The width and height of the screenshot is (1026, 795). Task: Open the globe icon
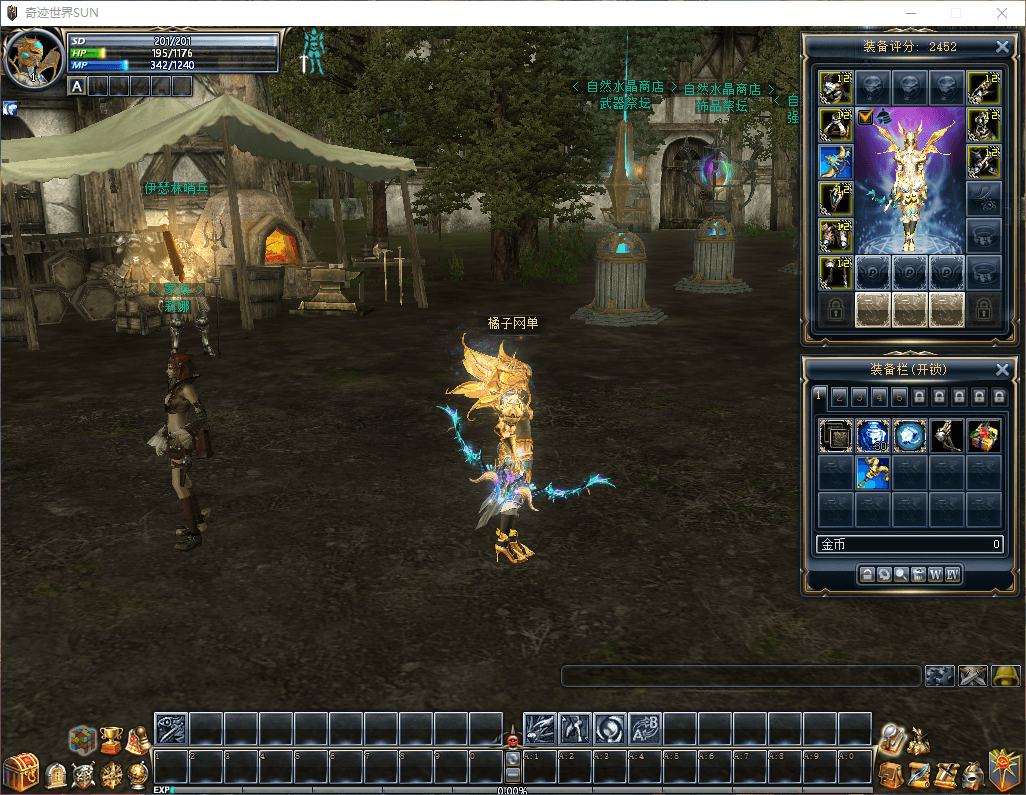139,773
